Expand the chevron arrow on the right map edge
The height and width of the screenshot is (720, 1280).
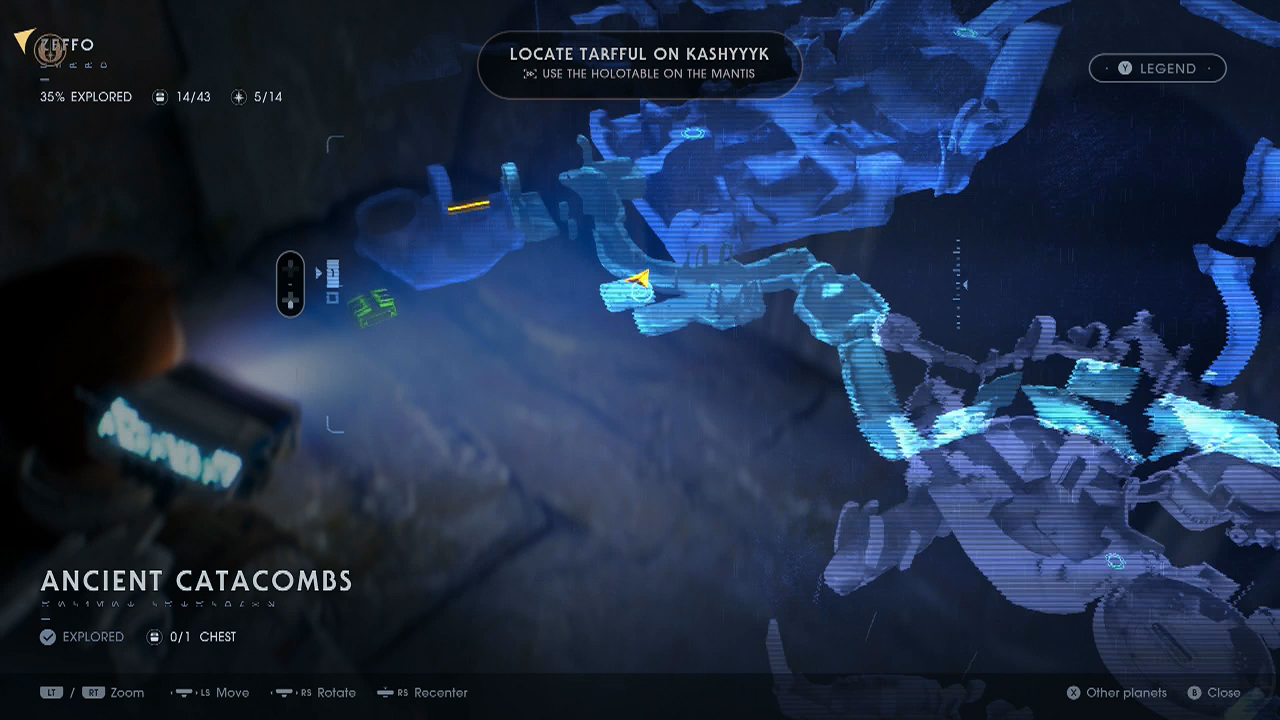tap(965, 284)
